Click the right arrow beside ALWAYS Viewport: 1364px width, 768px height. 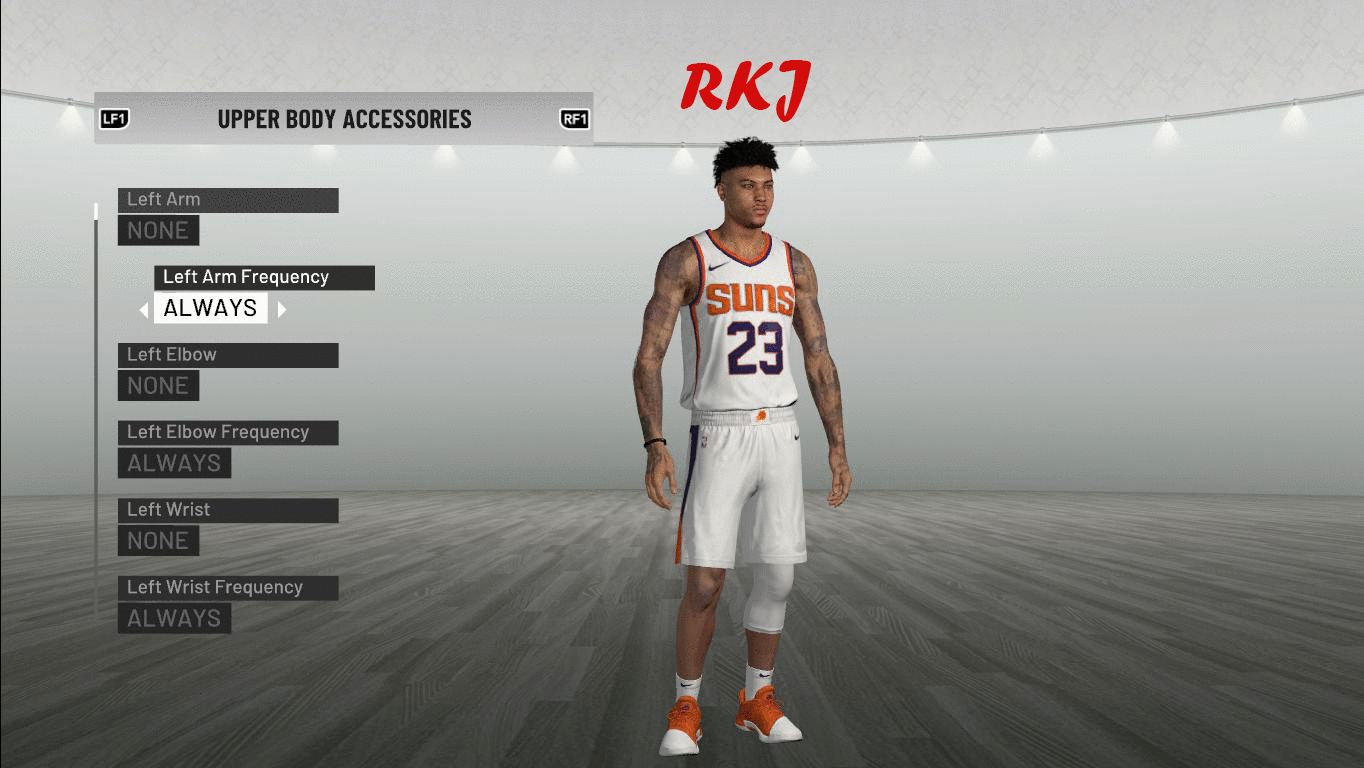[x=282, y=310]
